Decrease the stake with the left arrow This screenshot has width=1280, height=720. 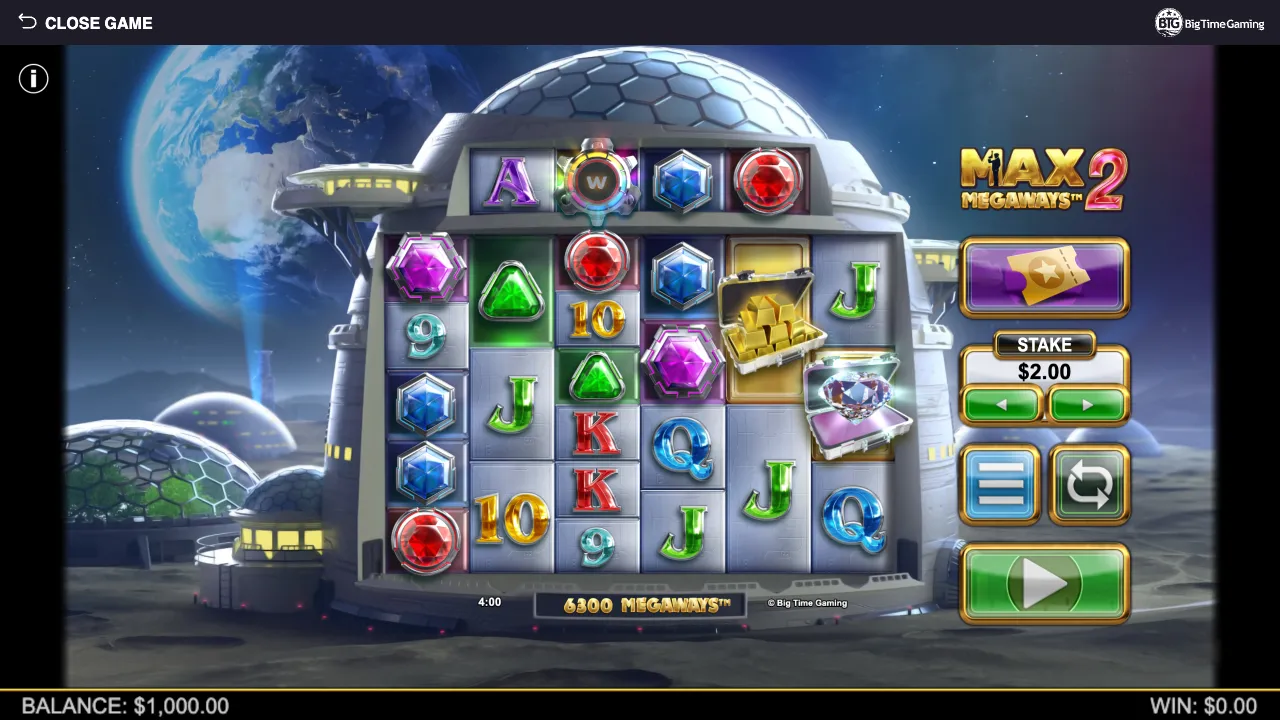(x=1003, y=405)
